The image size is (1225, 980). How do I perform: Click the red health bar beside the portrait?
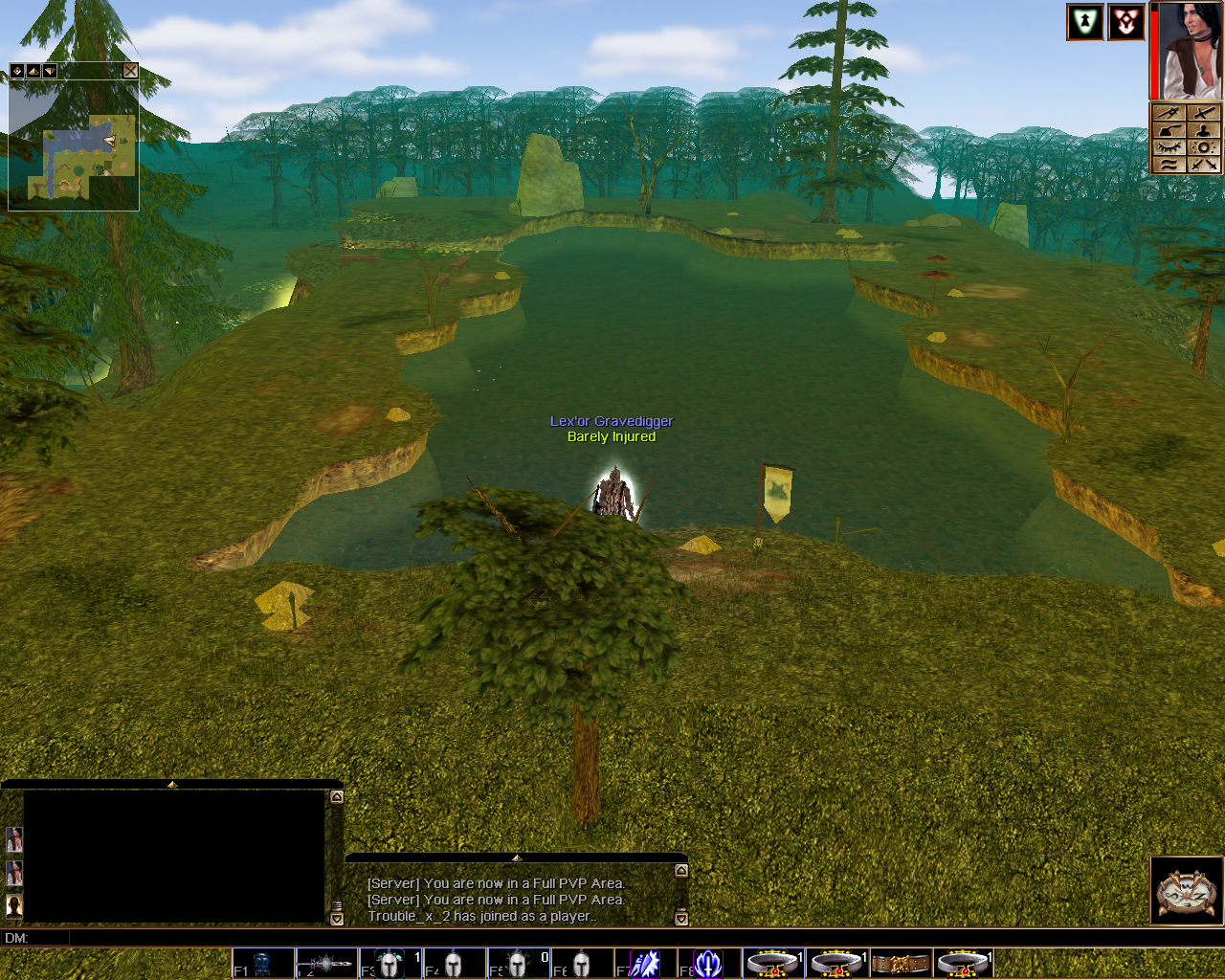coord(1152,53)
